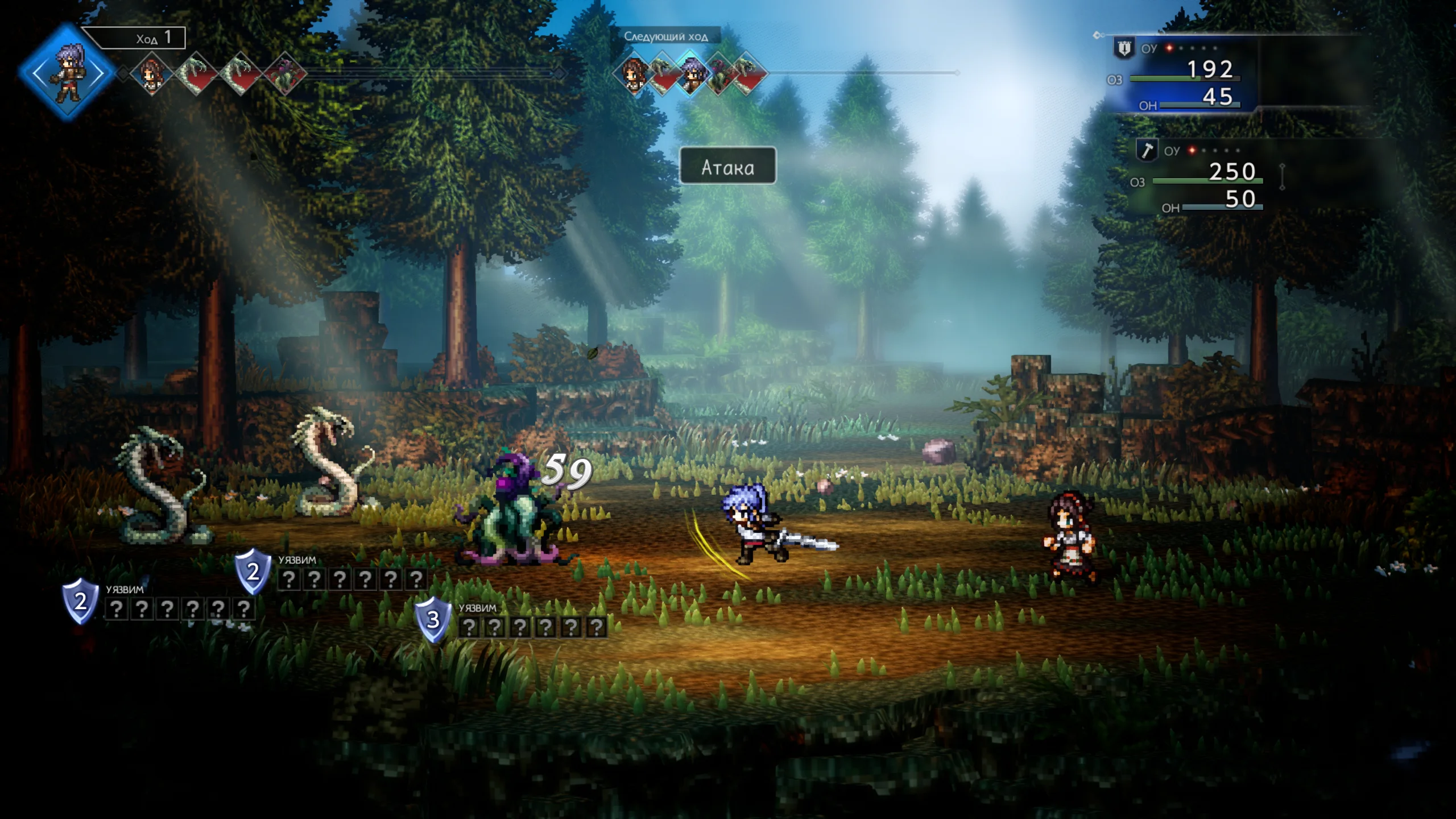Image resolution: width=1456 pixels, height=819 pixels.
Task: Select the active blue-haired hero turn portrait
Action: click(68, 73)
